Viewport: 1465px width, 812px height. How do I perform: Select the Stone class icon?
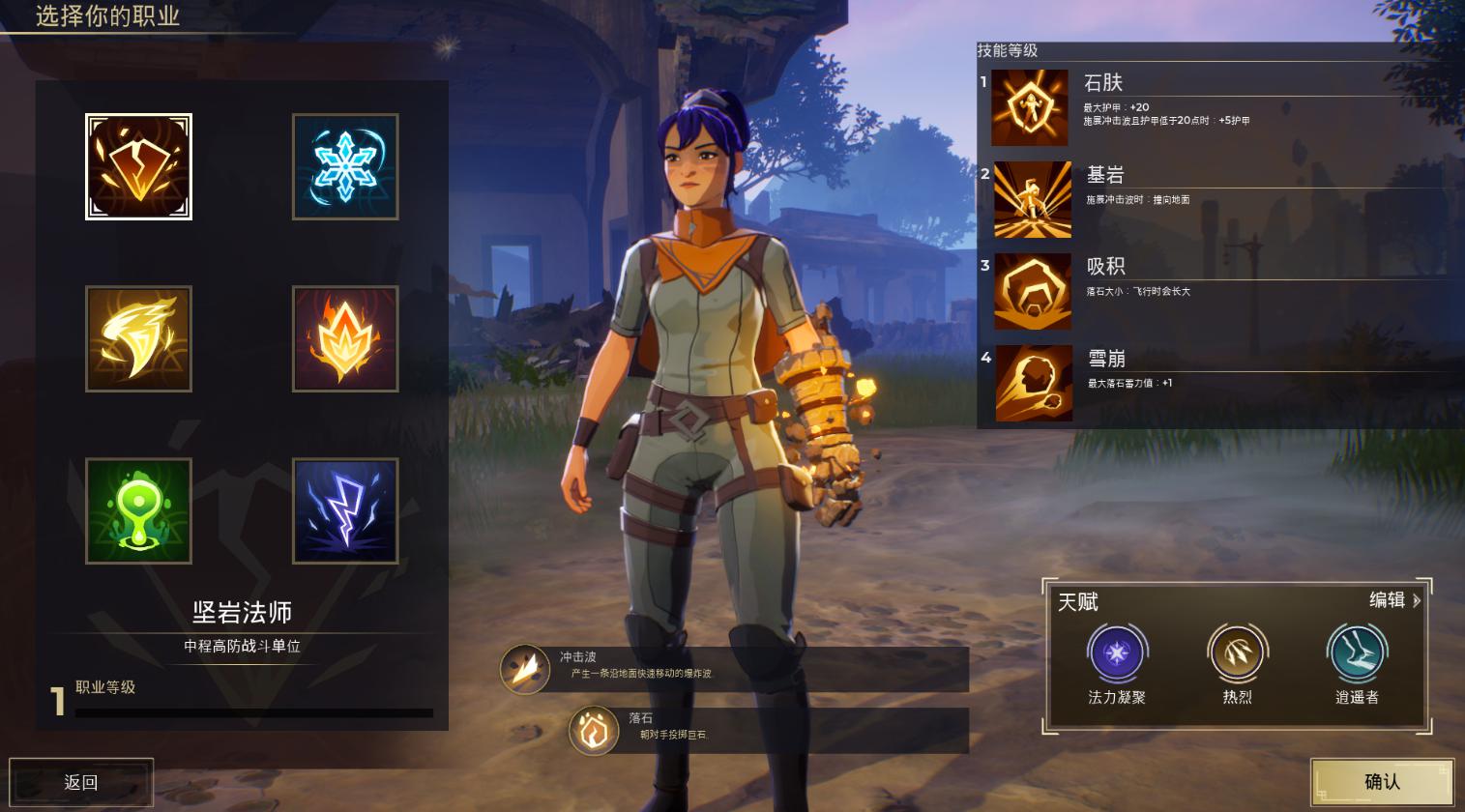[138, 167]
